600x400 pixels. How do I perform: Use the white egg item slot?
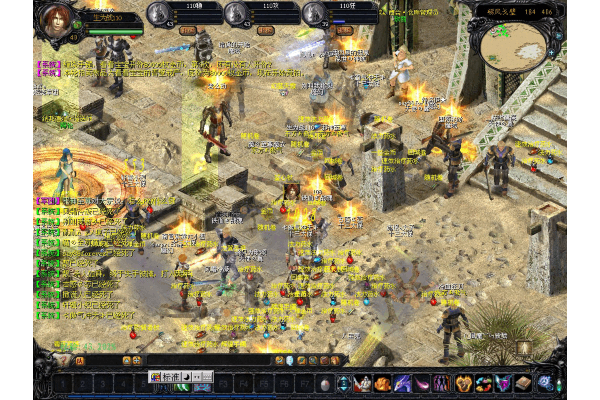click(x=324, y=383)
